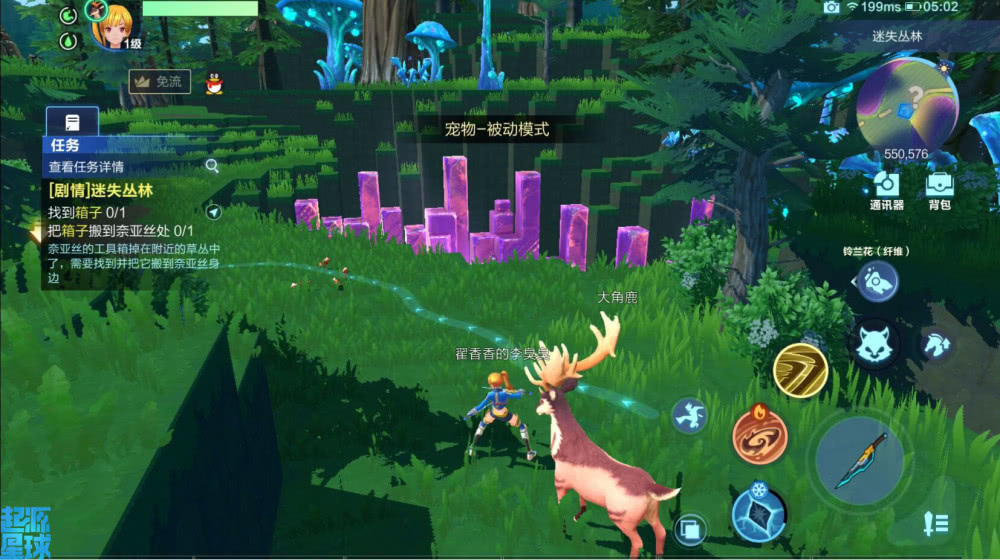
Task: Activate the blue ice crystal skill
Action: [759, 512]
